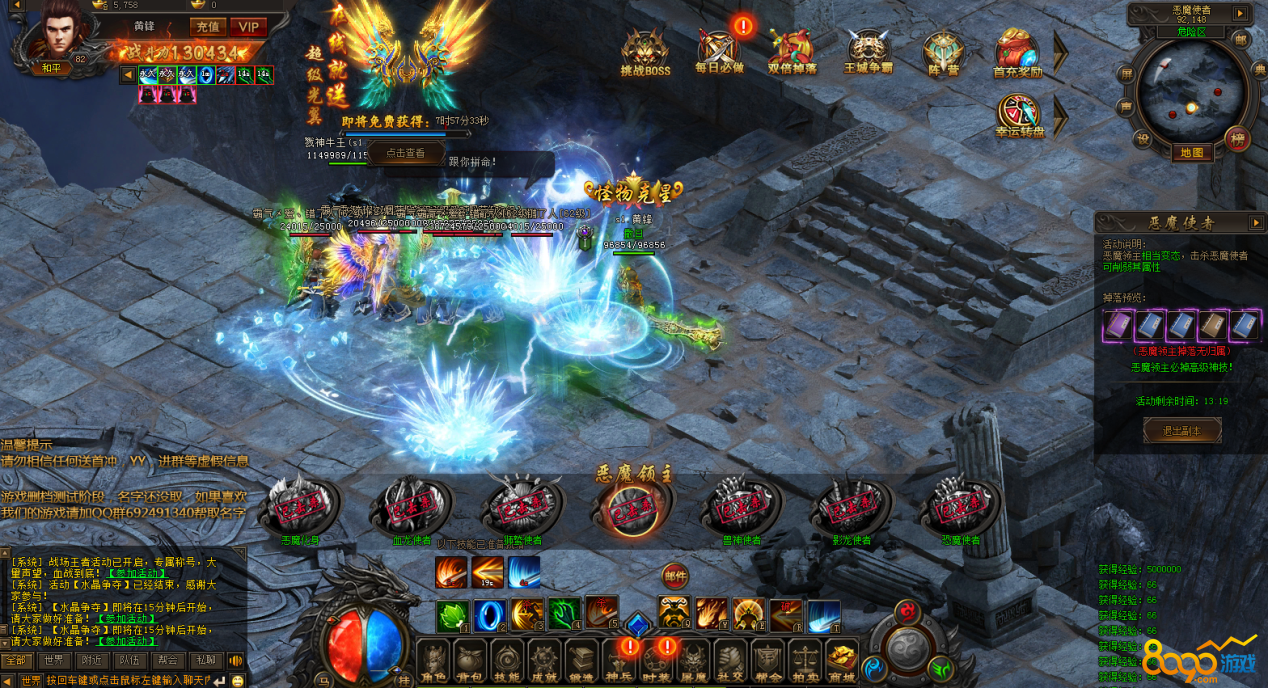This screenshot has width=1268, height=688.
Task: Open the 幸运转盘 lucky wheel
Action: (1018, 114)
